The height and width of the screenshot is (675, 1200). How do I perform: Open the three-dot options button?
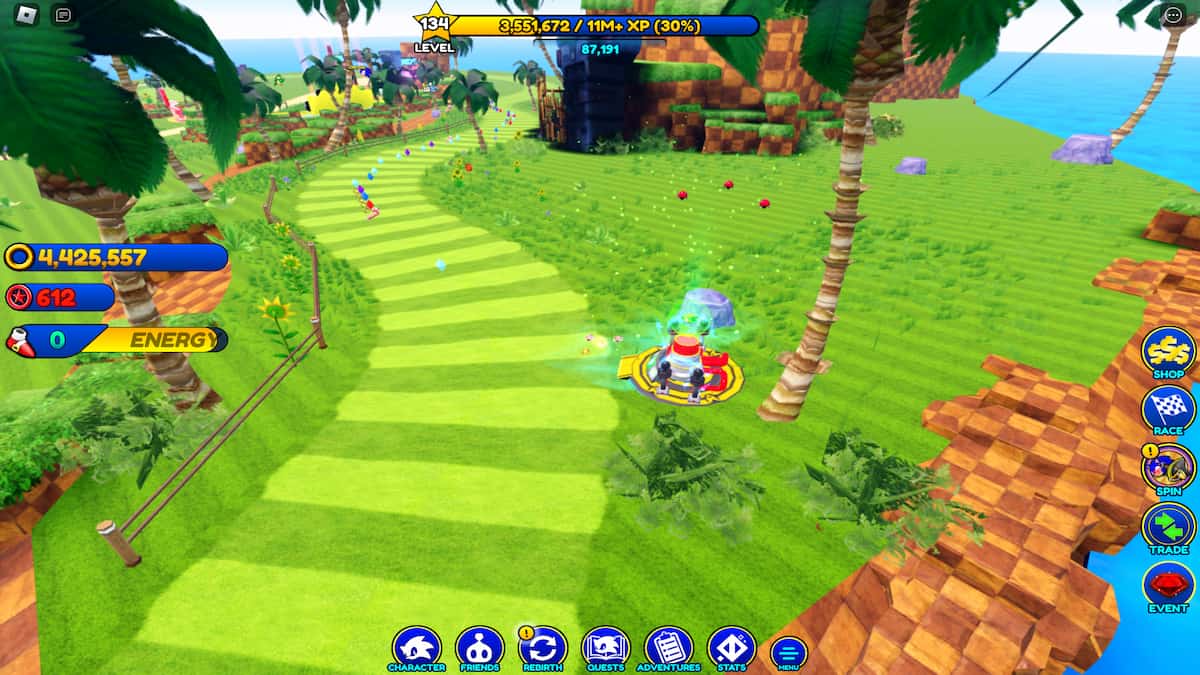(1173, 15)
